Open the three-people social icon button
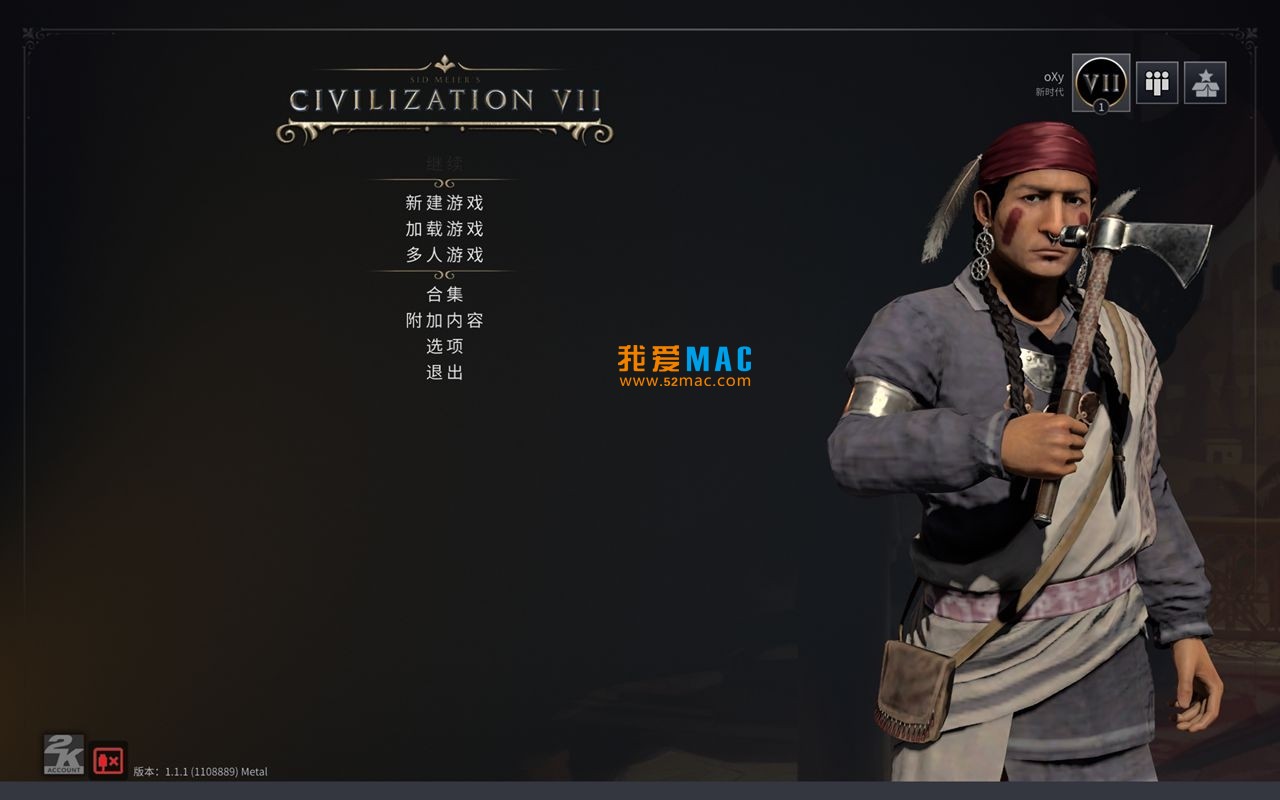1280x800 pixels. (1157, 83)
